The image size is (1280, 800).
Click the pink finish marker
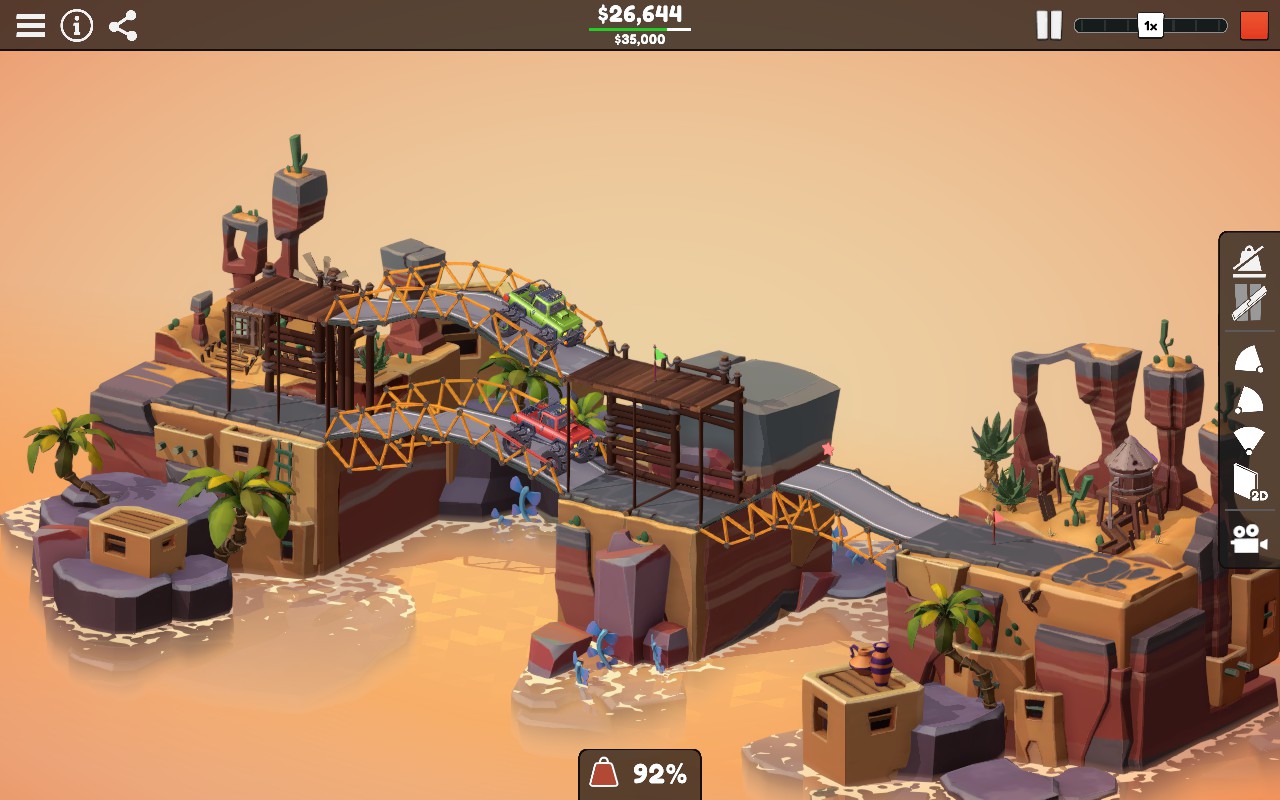[x=826, y=450]
